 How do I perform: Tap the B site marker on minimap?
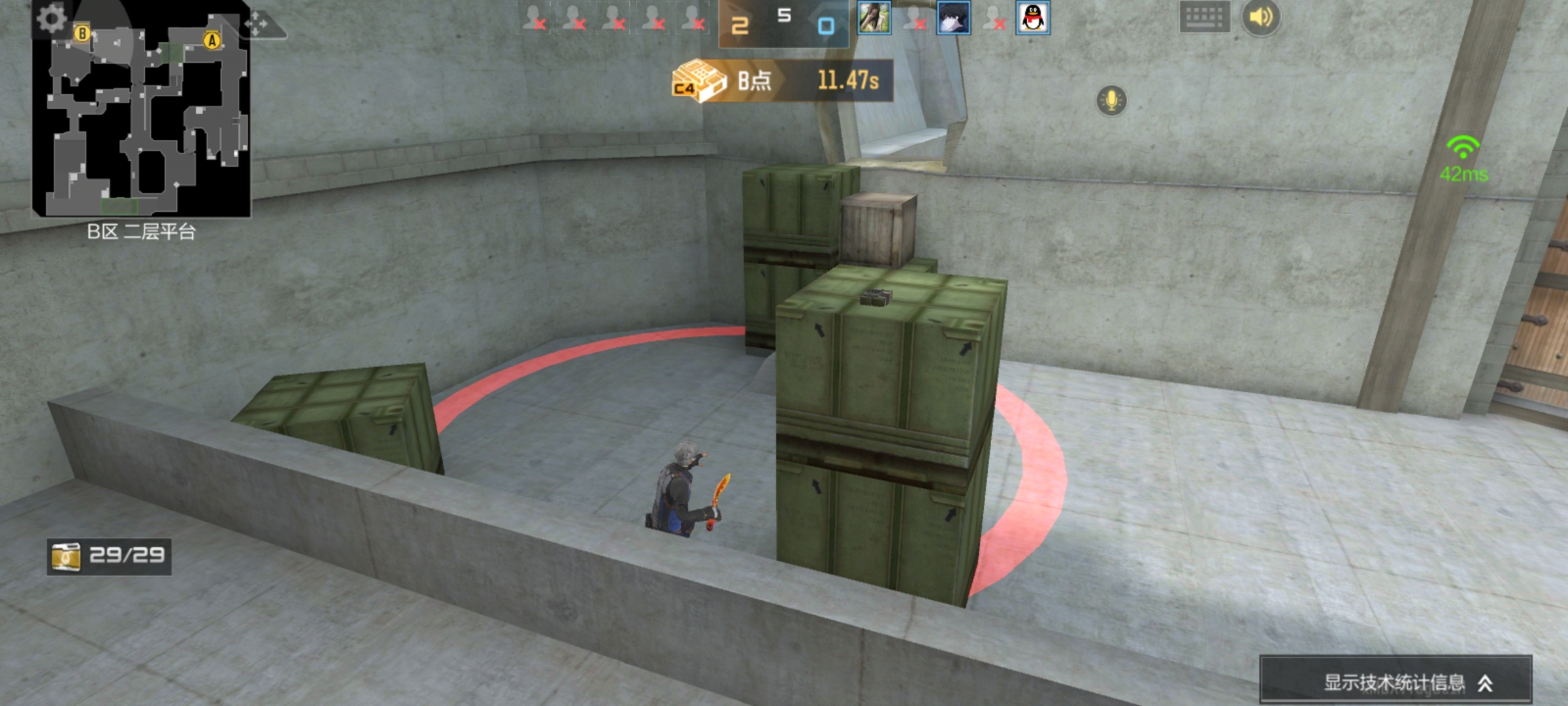point(82,33)
